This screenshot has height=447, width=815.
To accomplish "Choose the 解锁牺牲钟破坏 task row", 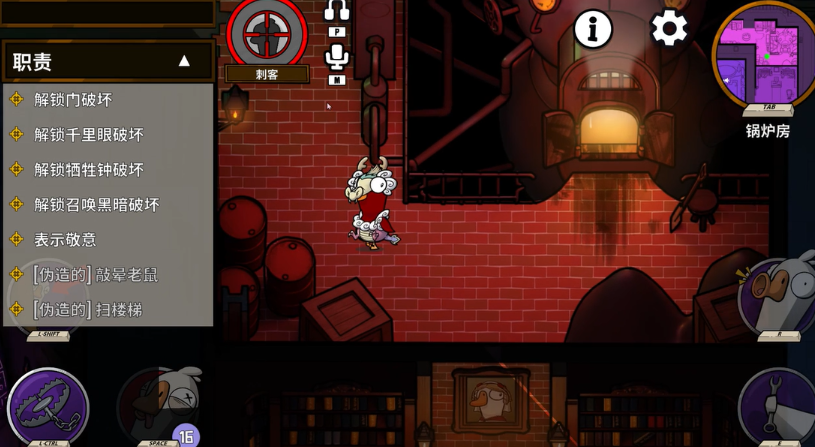I will [x=89, y=170].
